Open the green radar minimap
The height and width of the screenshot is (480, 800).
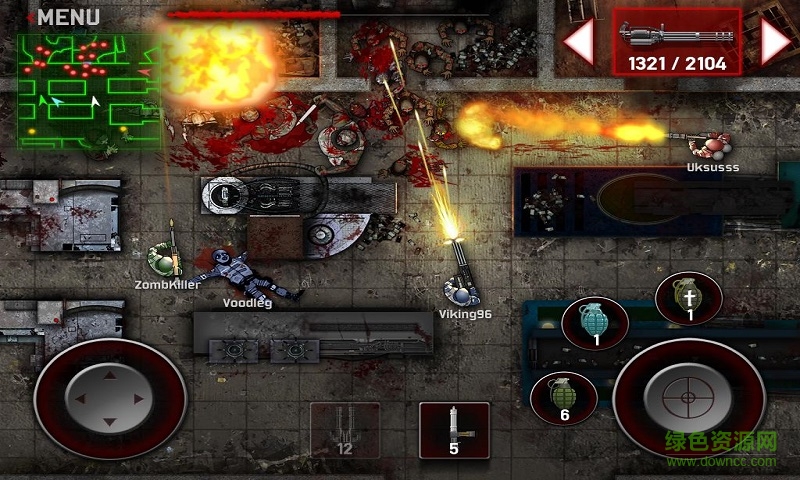90,92
